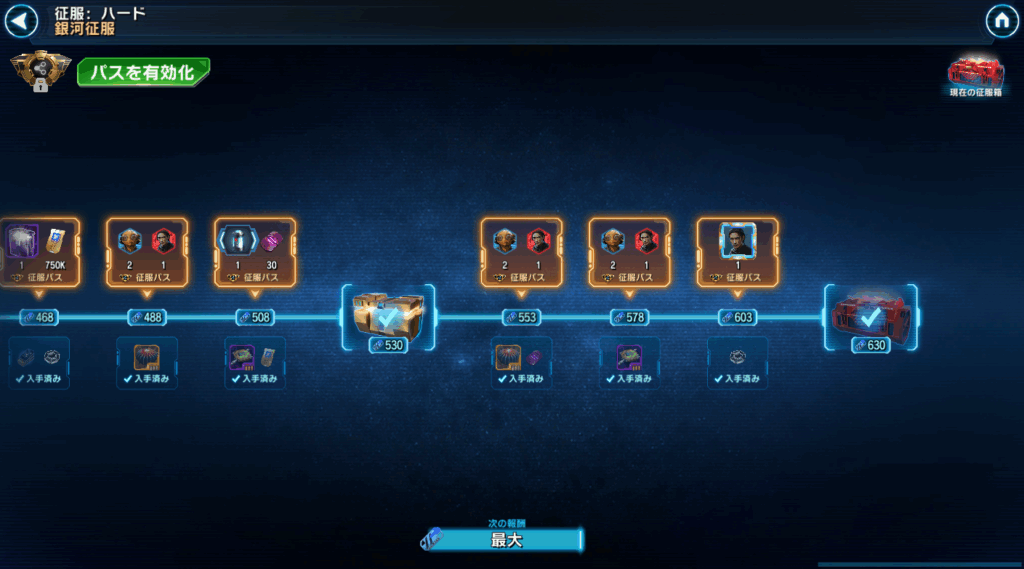
Task: Select the 750K conquest pass reward
Action: click(x=39, y=252)
